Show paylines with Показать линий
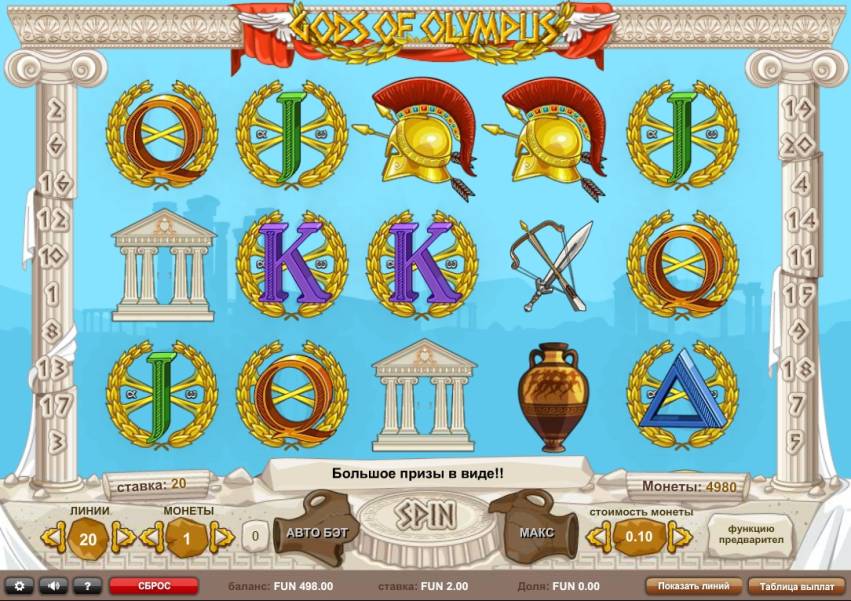This screenshot has height=601, width=851. coord(694,586)
